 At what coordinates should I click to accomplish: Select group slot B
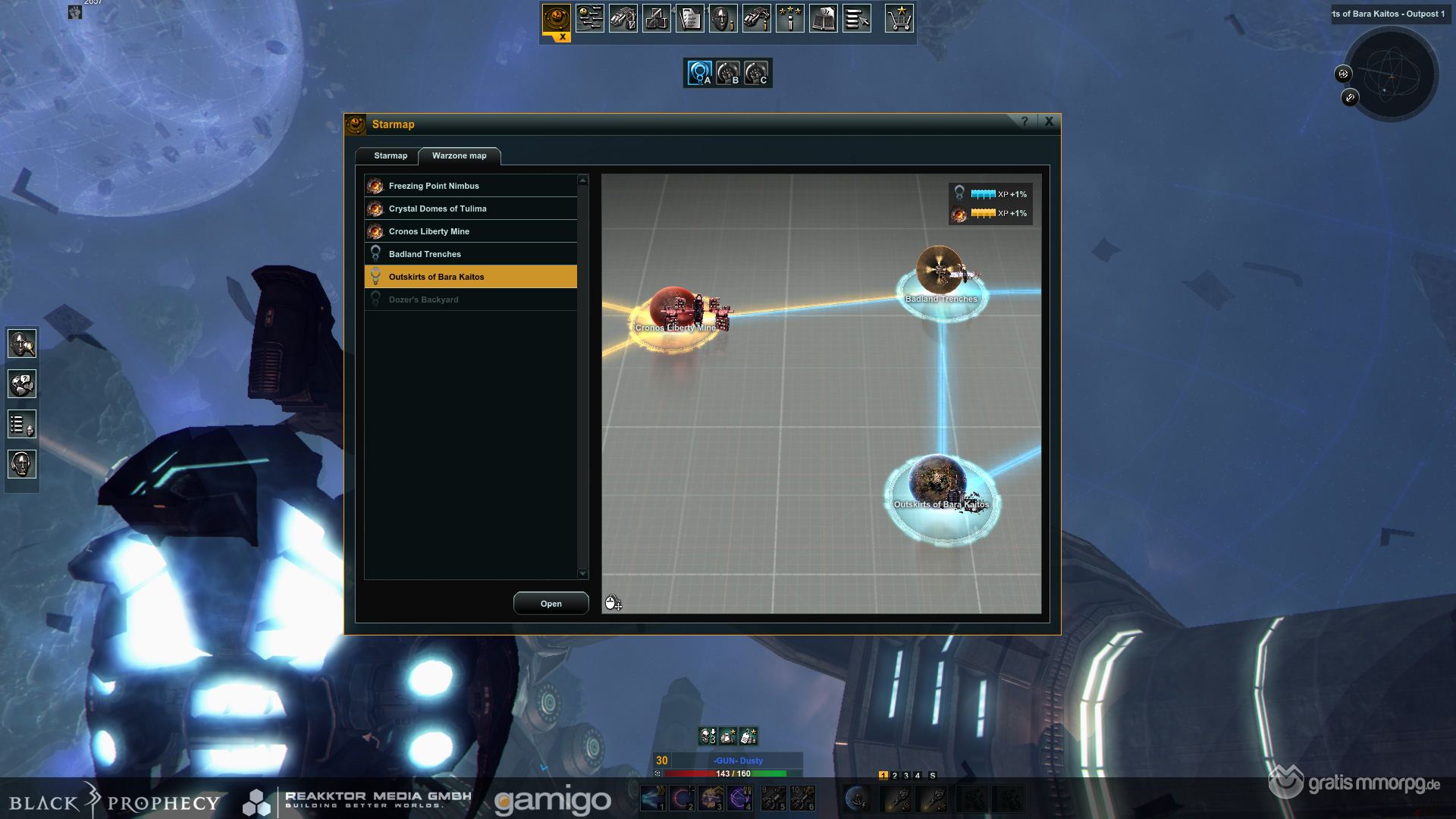728,73
